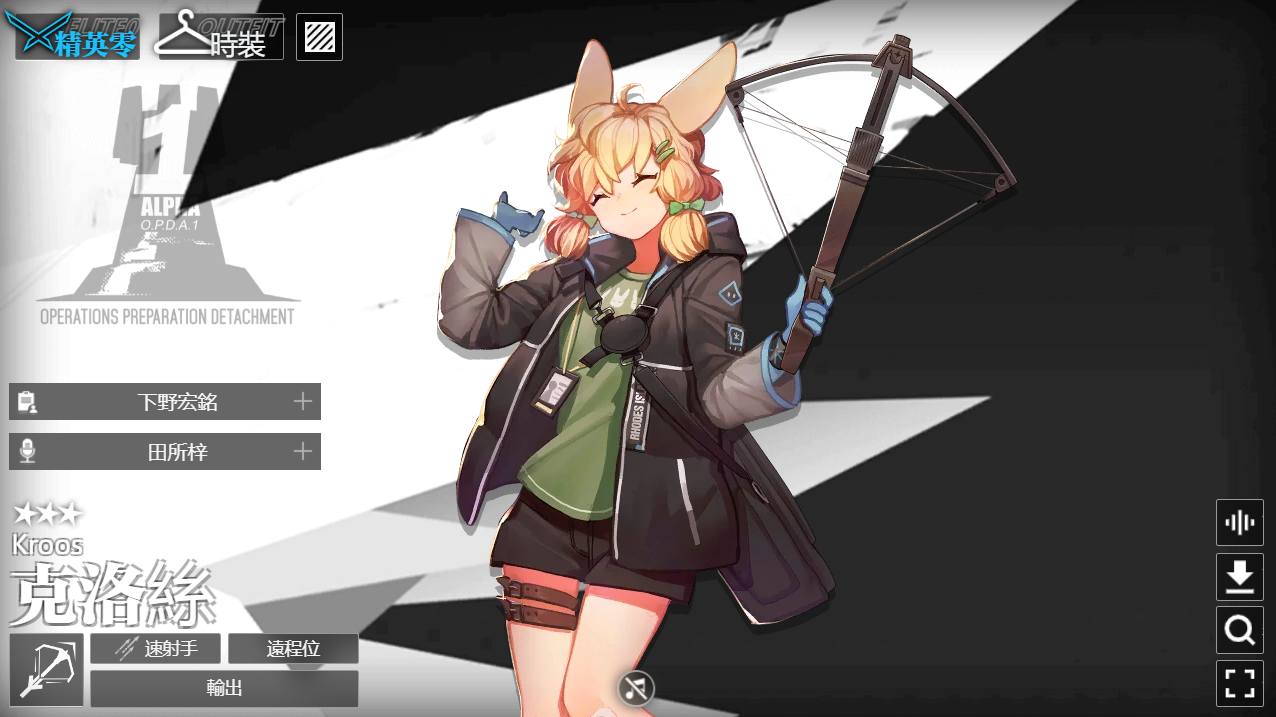Open the 時裝 outfit selector
Viewport: 1276px width, 717px height.
tap(221, 37)
